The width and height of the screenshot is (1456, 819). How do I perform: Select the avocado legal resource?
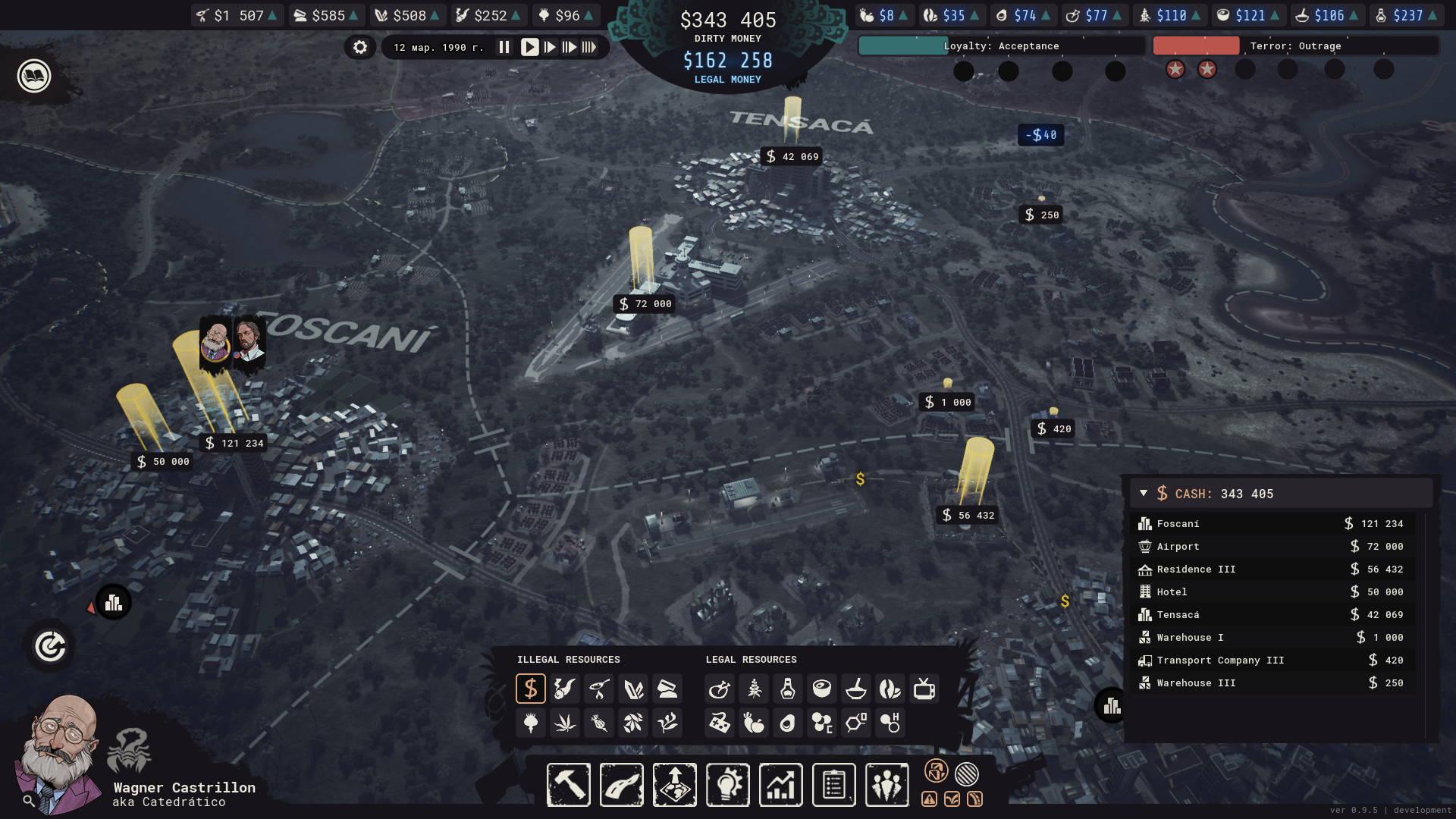click(787, 723)
